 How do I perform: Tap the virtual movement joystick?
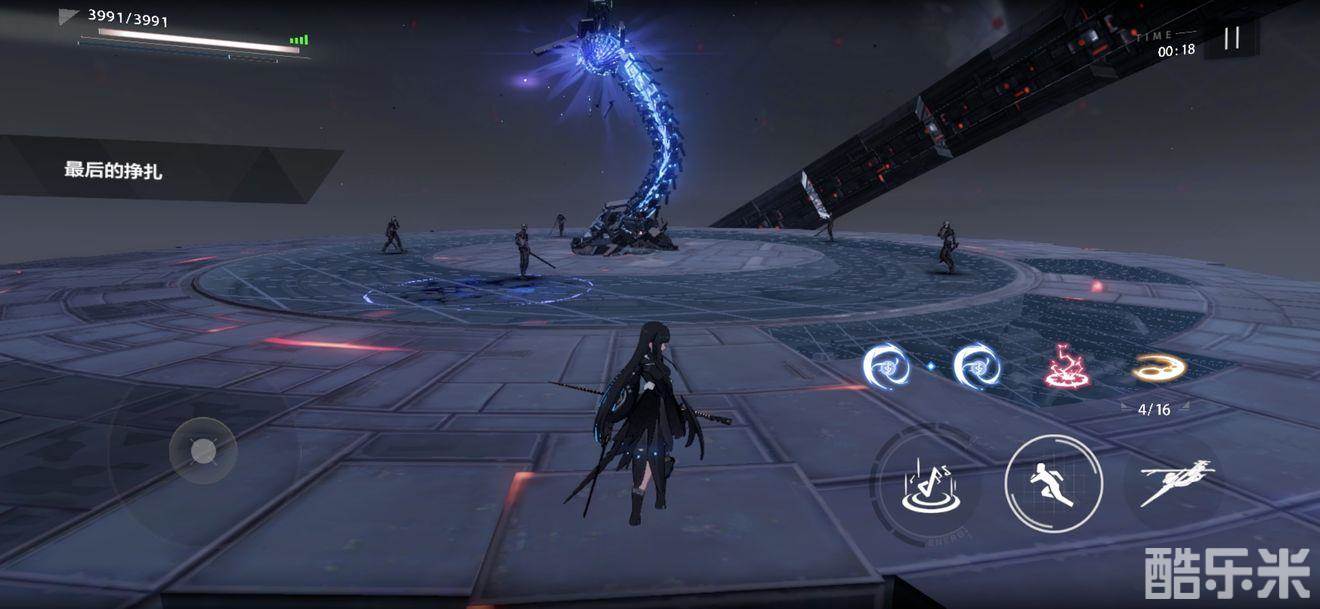[x=203, y=451]
